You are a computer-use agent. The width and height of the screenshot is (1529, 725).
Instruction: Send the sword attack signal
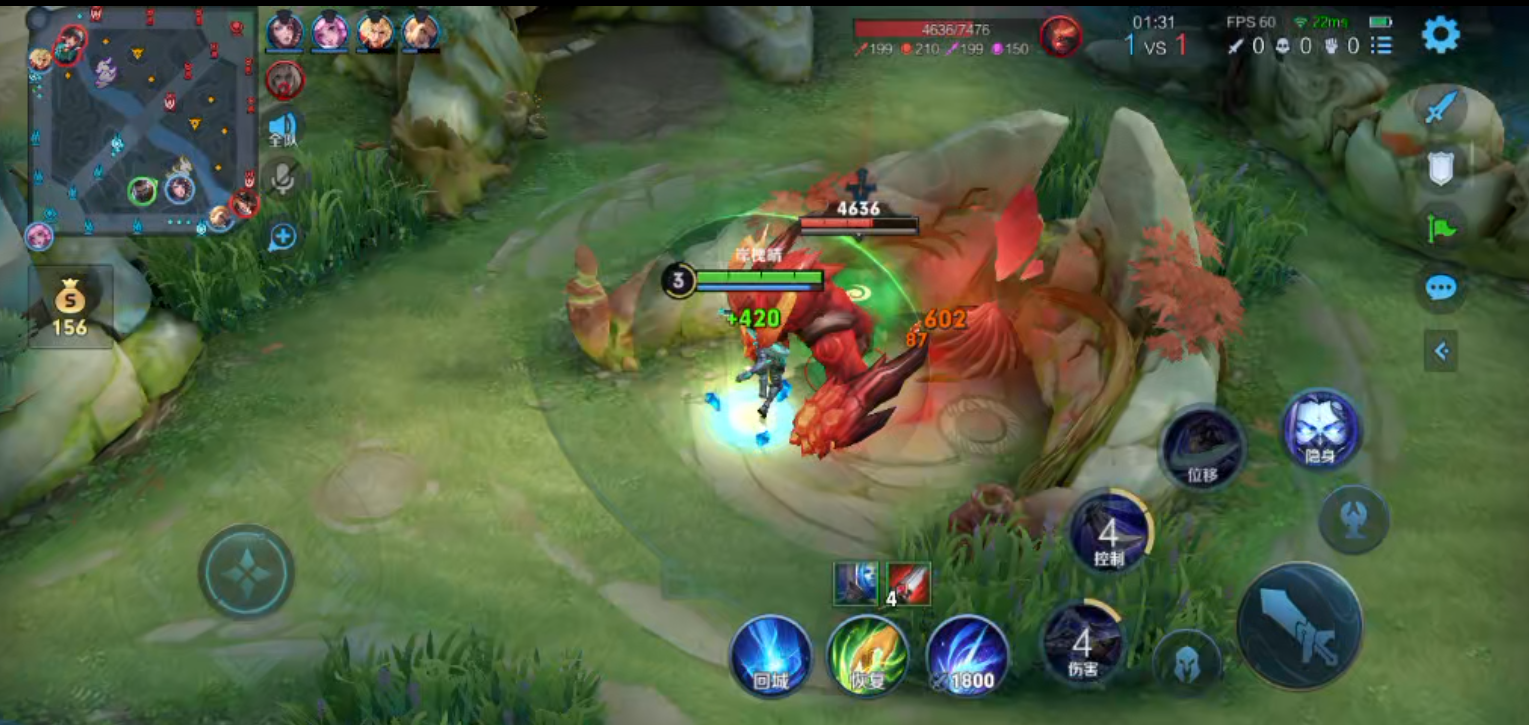coord(1439,108)
